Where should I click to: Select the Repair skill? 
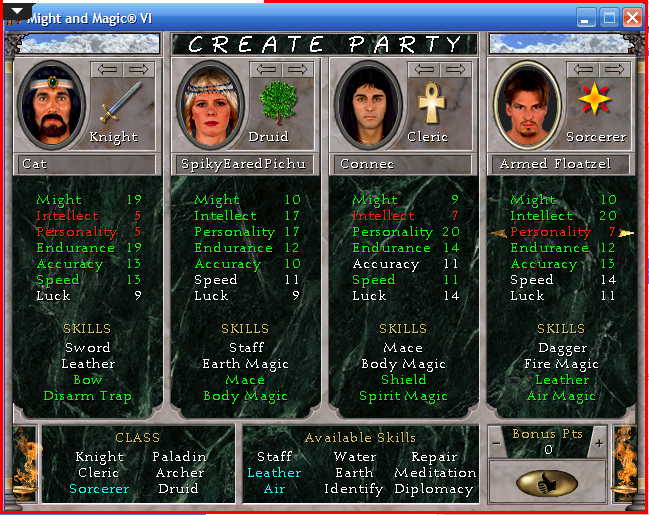tap(433, 457)
